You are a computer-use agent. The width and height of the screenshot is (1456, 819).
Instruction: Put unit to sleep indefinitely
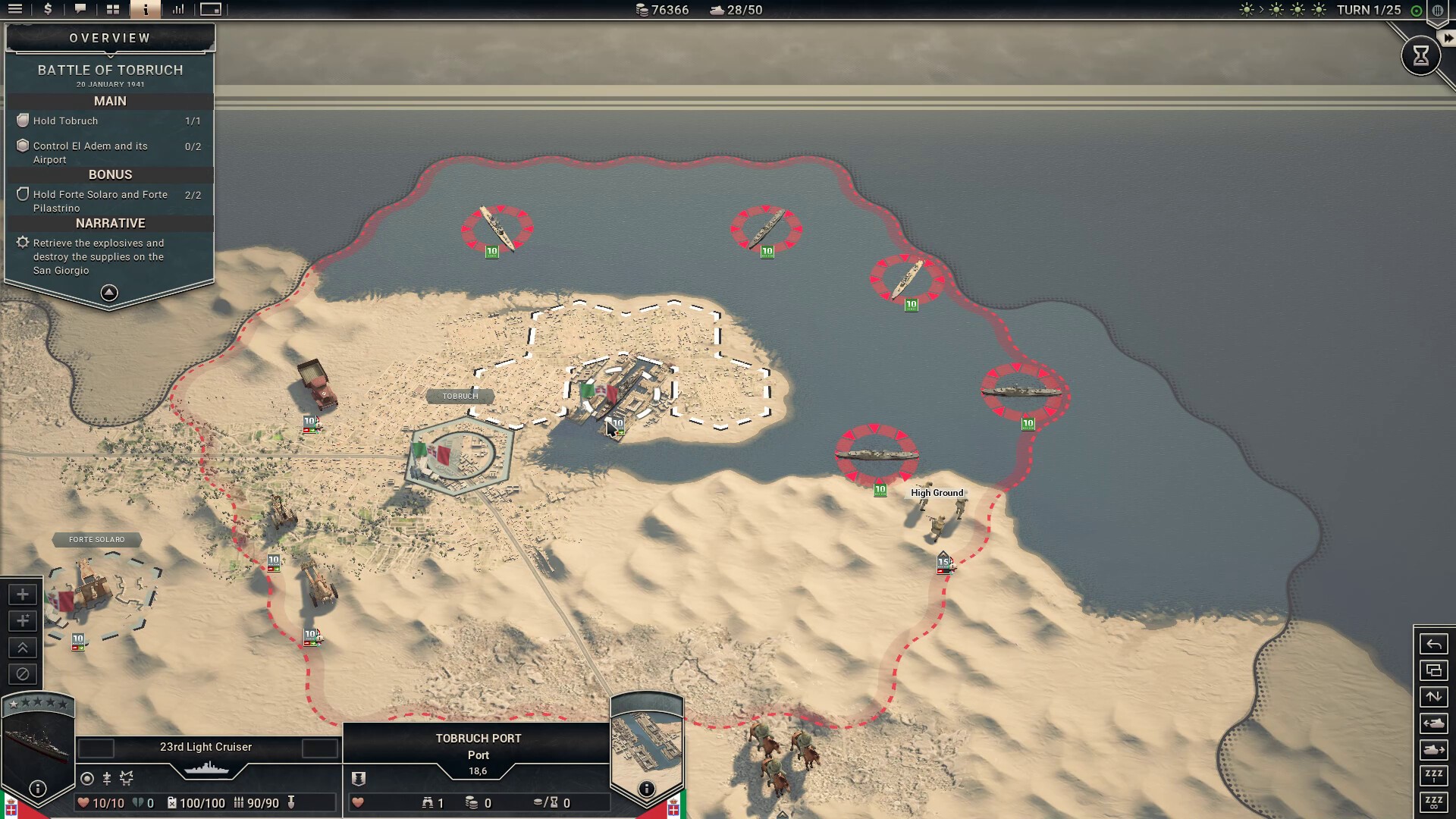(x=1433, y=802)
